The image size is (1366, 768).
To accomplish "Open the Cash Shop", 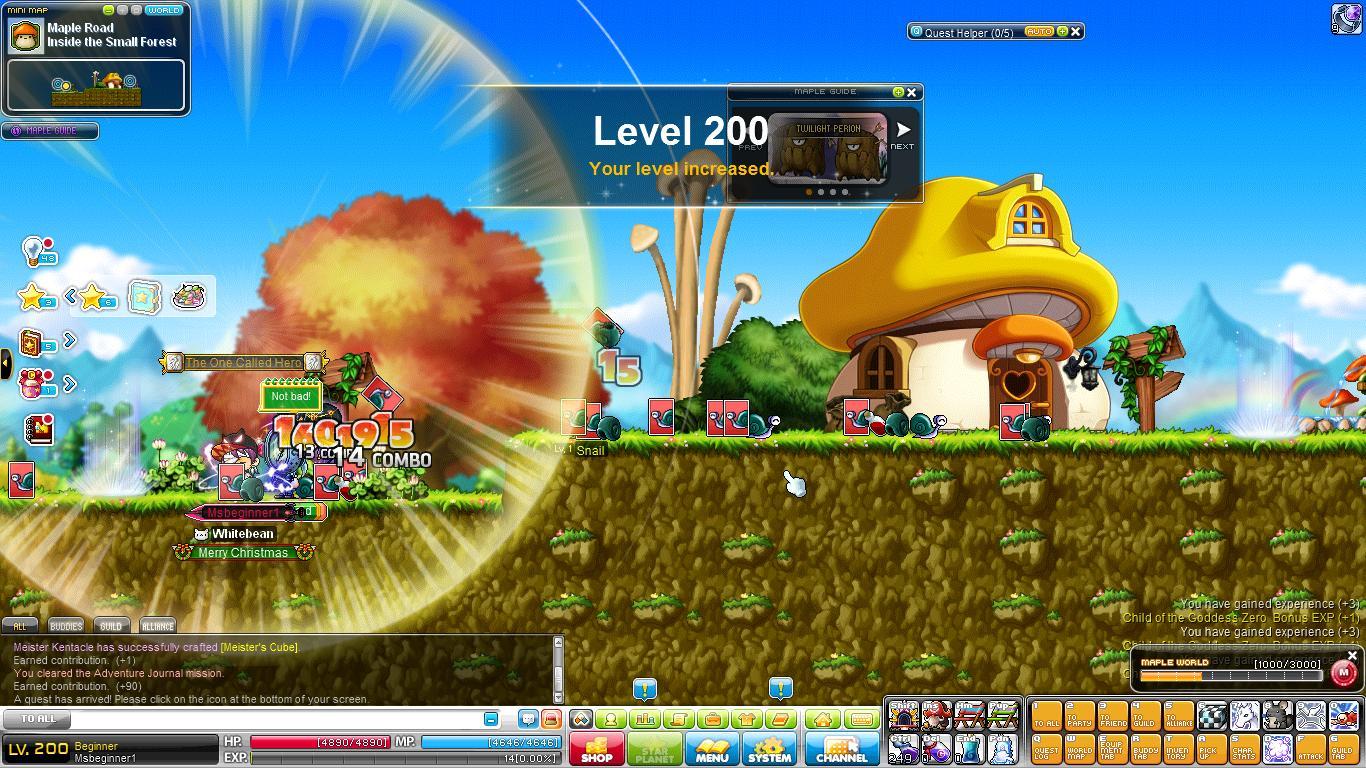I will (597, 748).
